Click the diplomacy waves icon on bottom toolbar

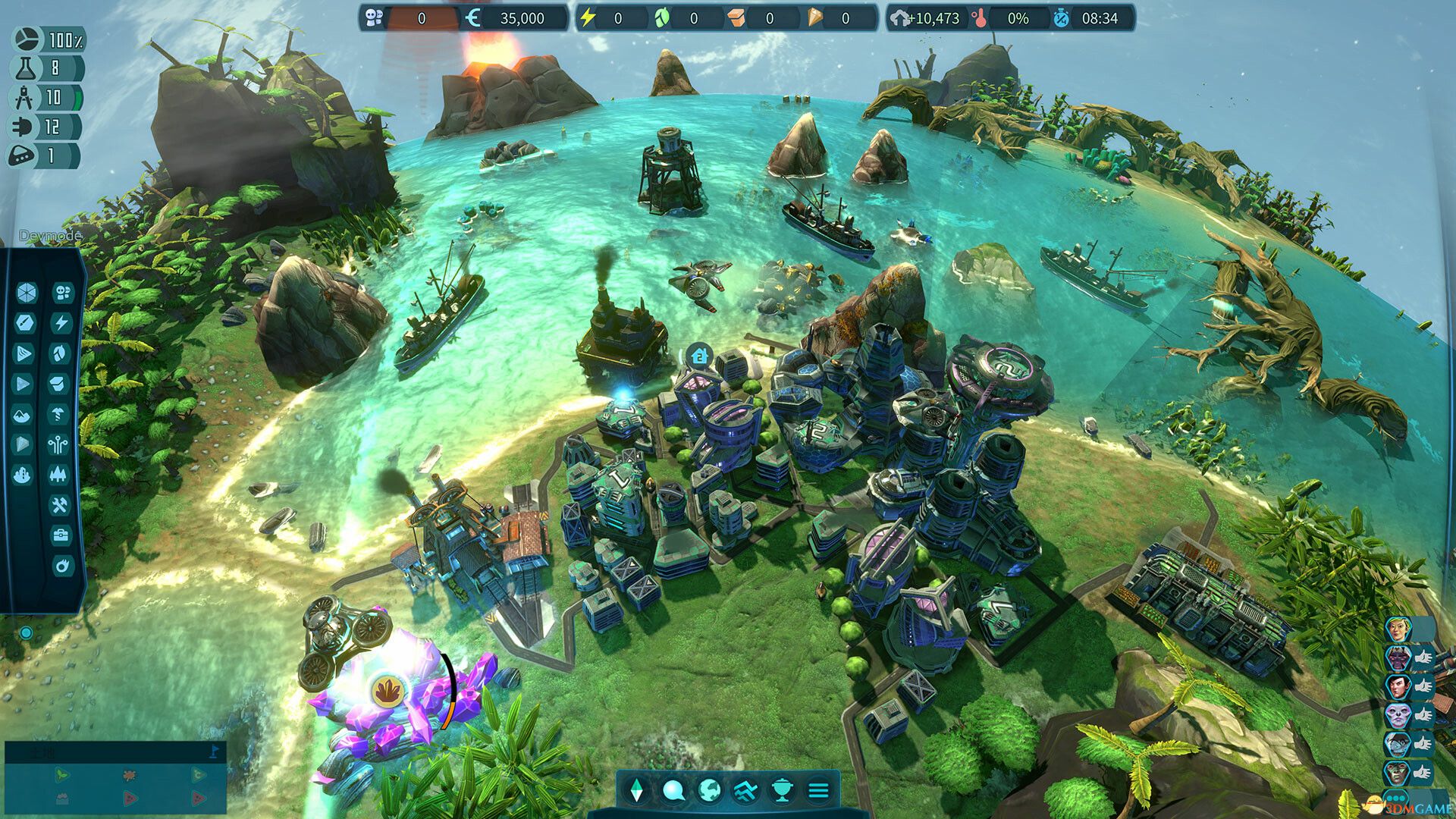[745, 790]
